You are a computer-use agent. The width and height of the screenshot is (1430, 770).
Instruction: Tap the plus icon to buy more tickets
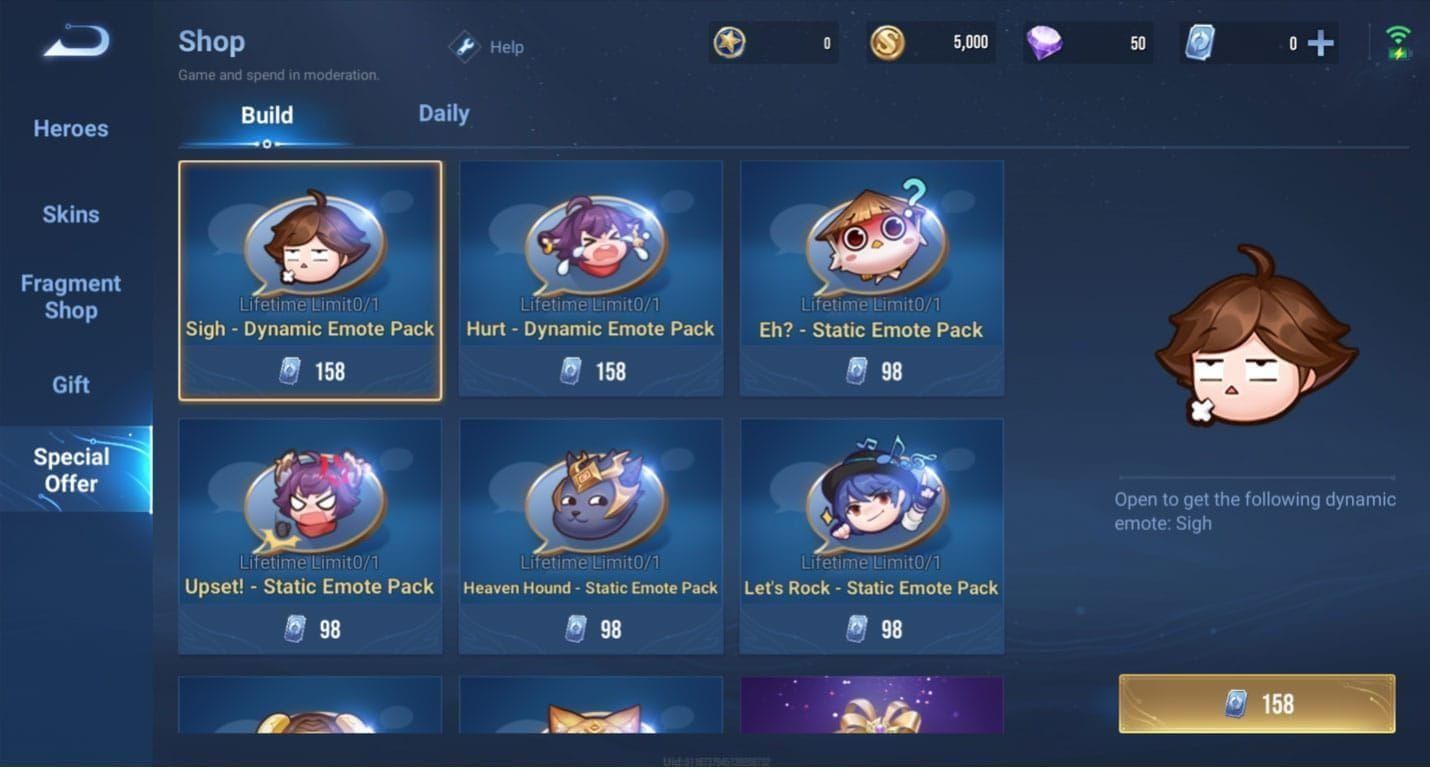1320,42
